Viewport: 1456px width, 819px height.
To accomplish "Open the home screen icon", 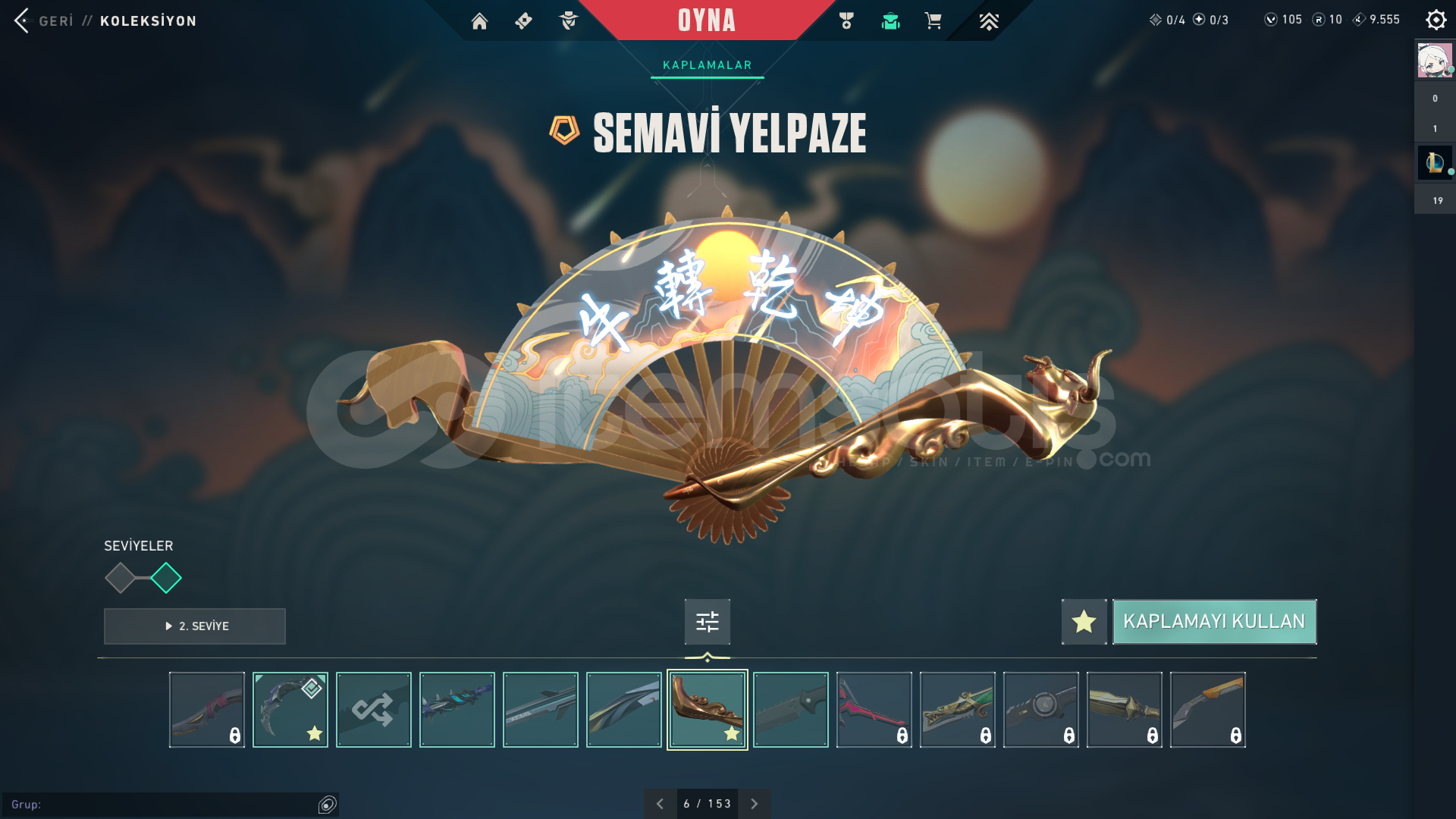I will (x=479, y=21).
